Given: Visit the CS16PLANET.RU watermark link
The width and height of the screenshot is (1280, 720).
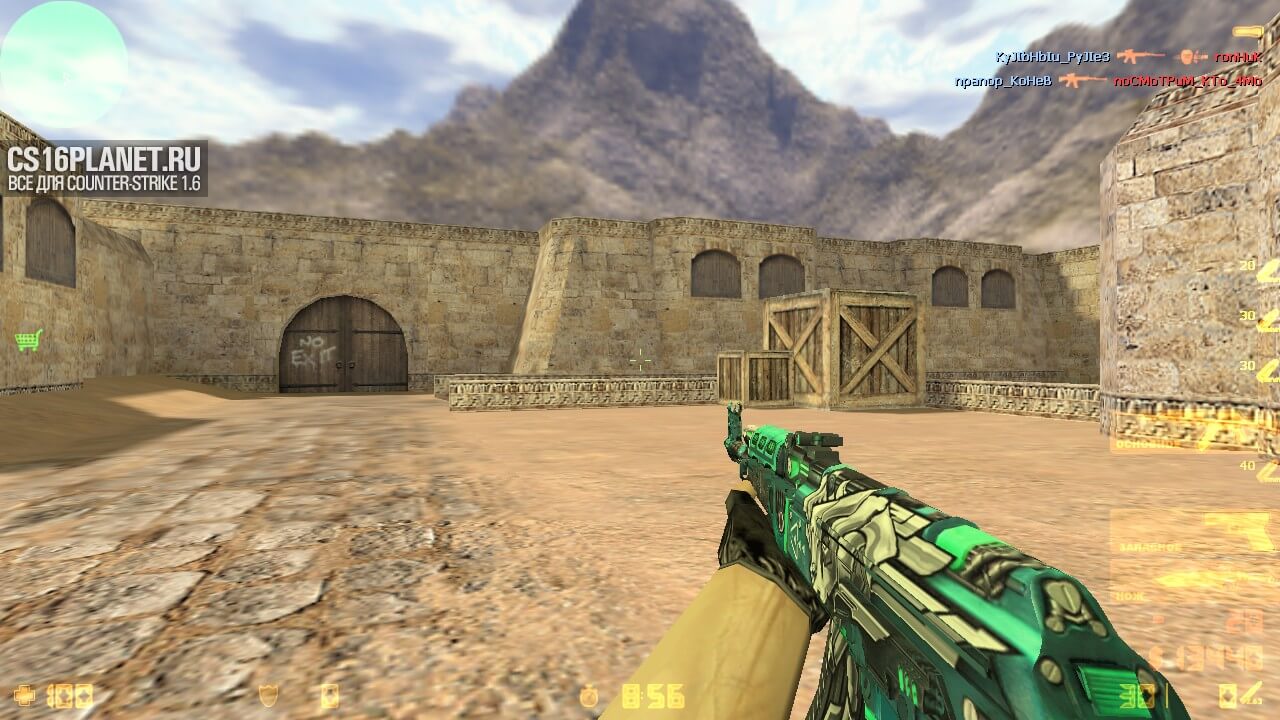Looking at the screenshot, I should pyautogui.click(x=105, y=167).
